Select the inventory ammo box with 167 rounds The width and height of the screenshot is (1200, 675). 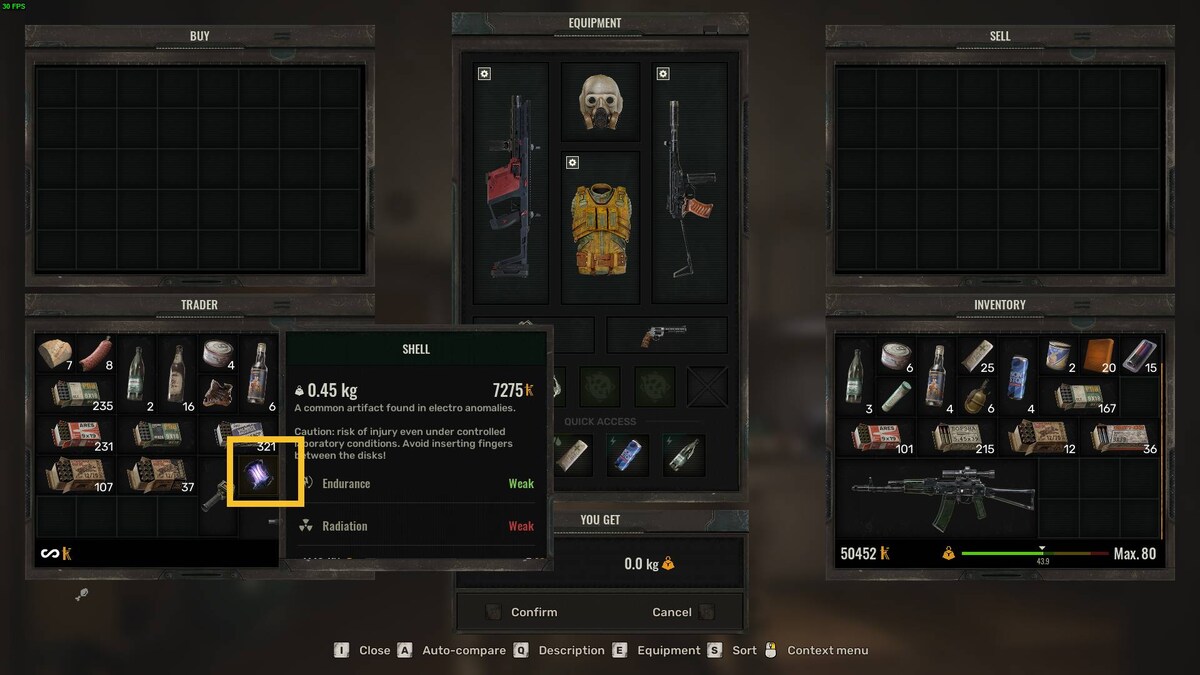1078,394
